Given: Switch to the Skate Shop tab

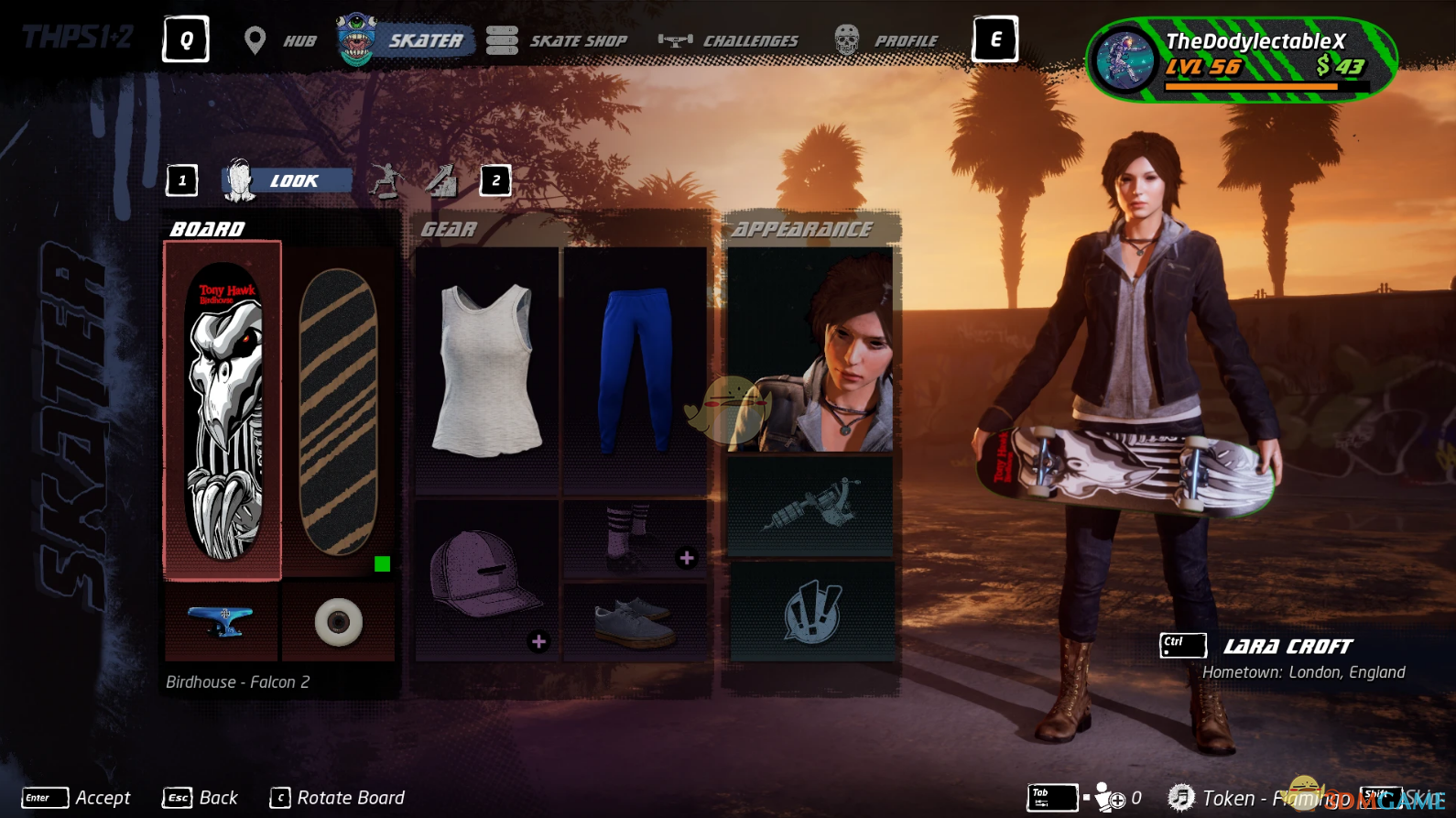Looking at the screenshot, I should [557, 40].
